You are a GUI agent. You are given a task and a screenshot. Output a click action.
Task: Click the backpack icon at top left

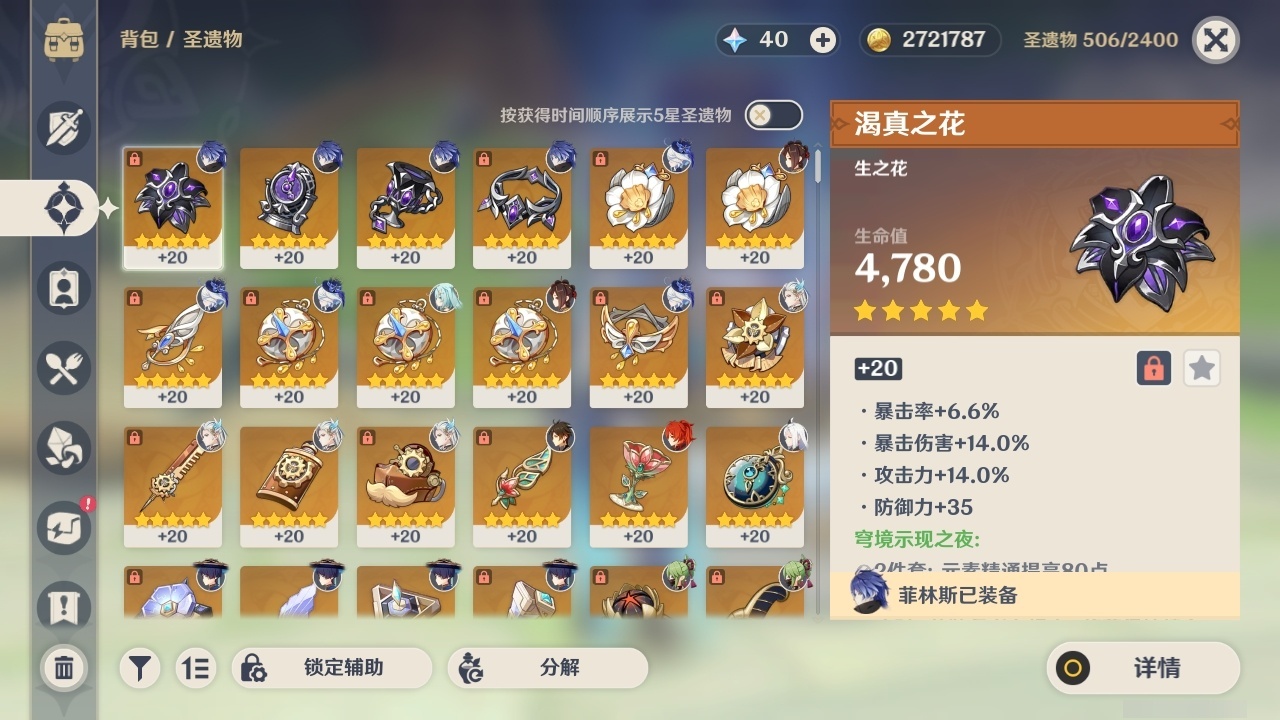(x=66, y=40)
